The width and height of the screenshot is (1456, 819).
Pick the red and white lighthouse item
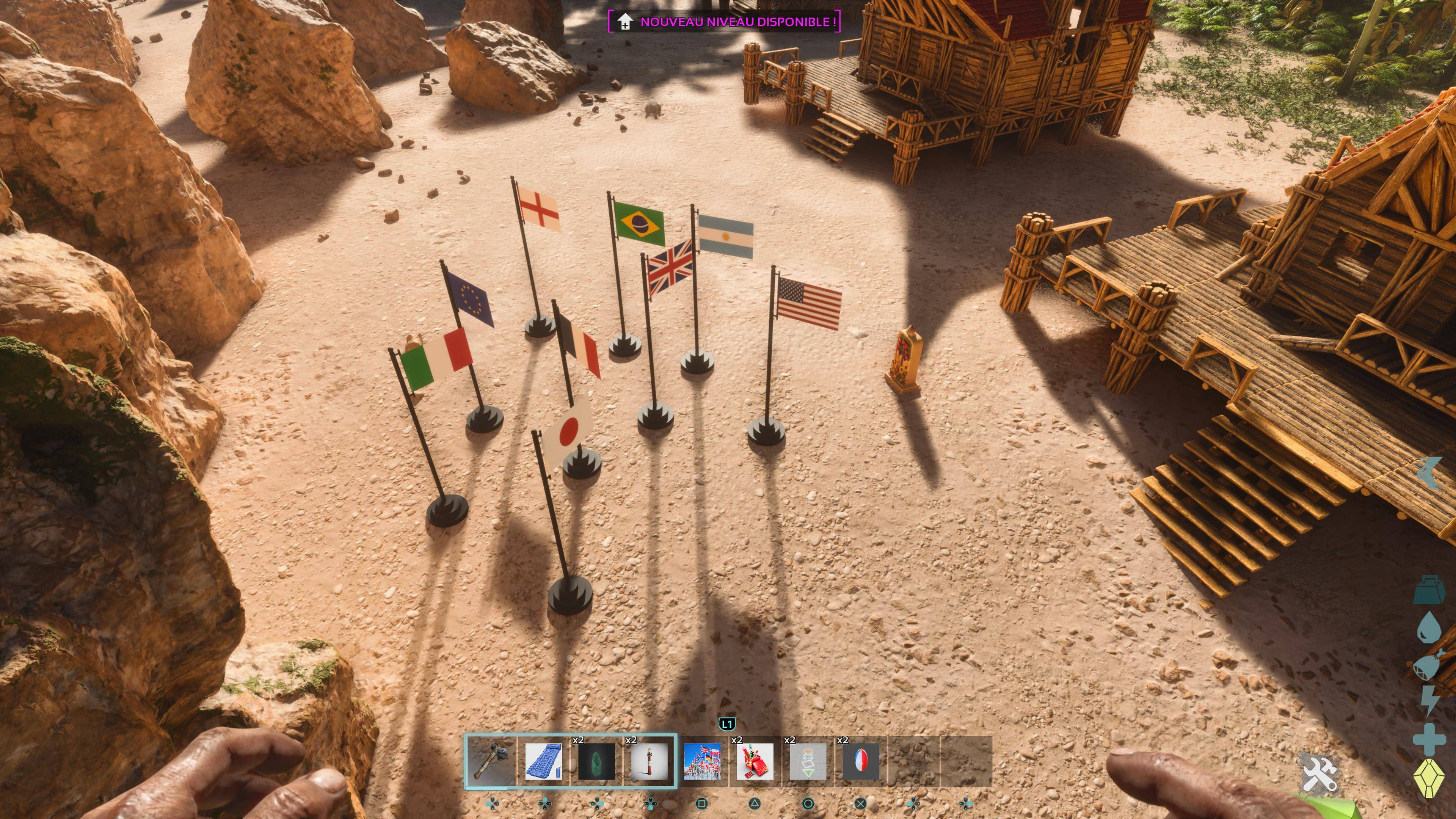tap(649, 761)
